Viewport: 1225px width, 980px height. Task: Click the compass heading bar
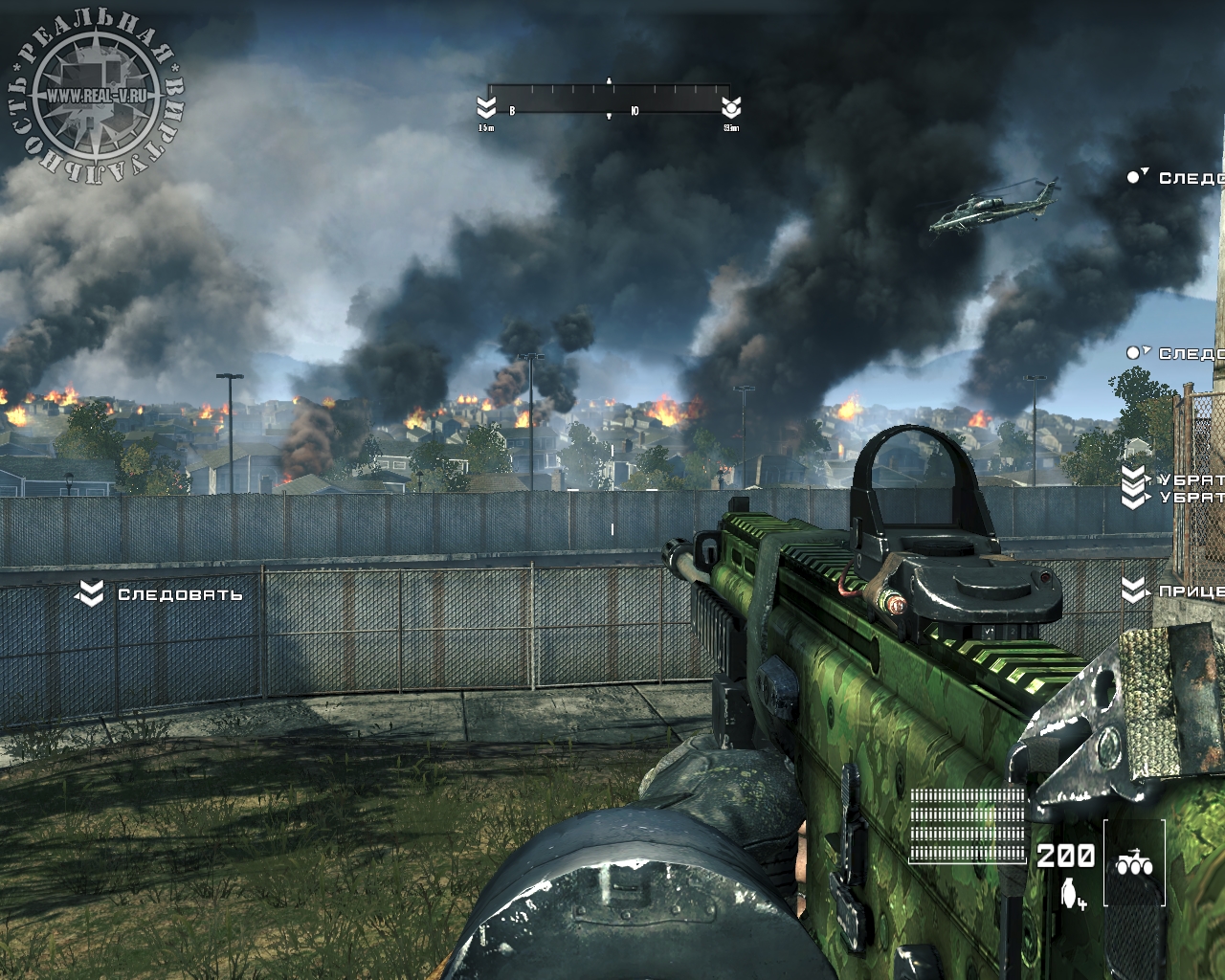pyautogui.click(x=610, y=100)
